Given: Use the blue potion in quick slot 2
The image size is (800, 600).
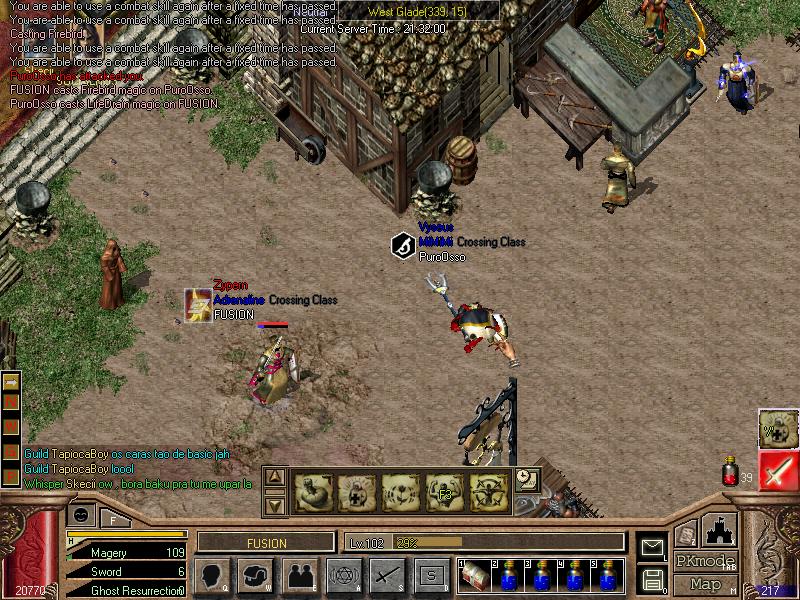Looking at the screenshot, I should [x=508, y=577].
